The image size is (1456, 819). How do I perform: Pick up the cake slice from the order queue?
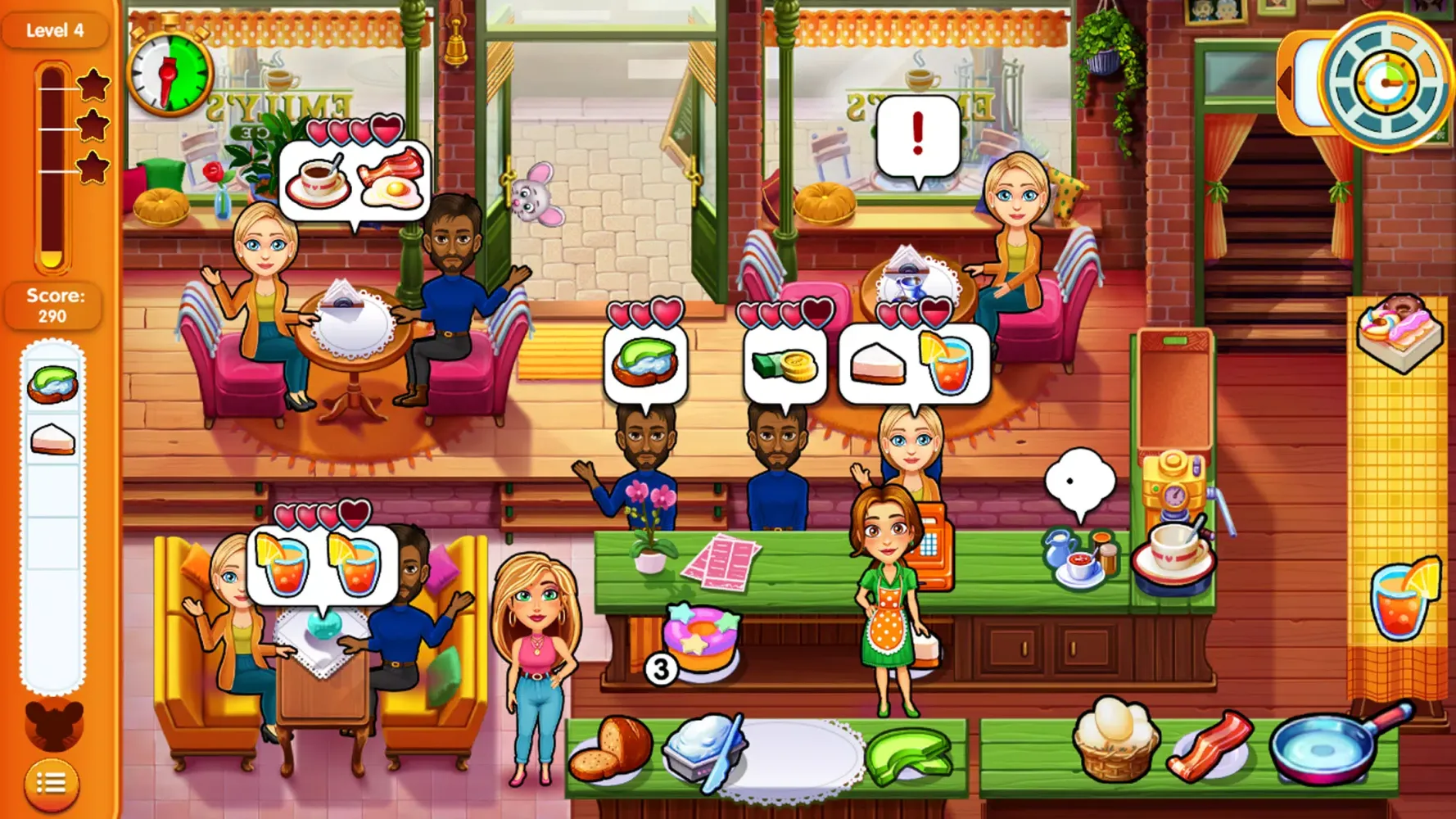coord(52,438)
